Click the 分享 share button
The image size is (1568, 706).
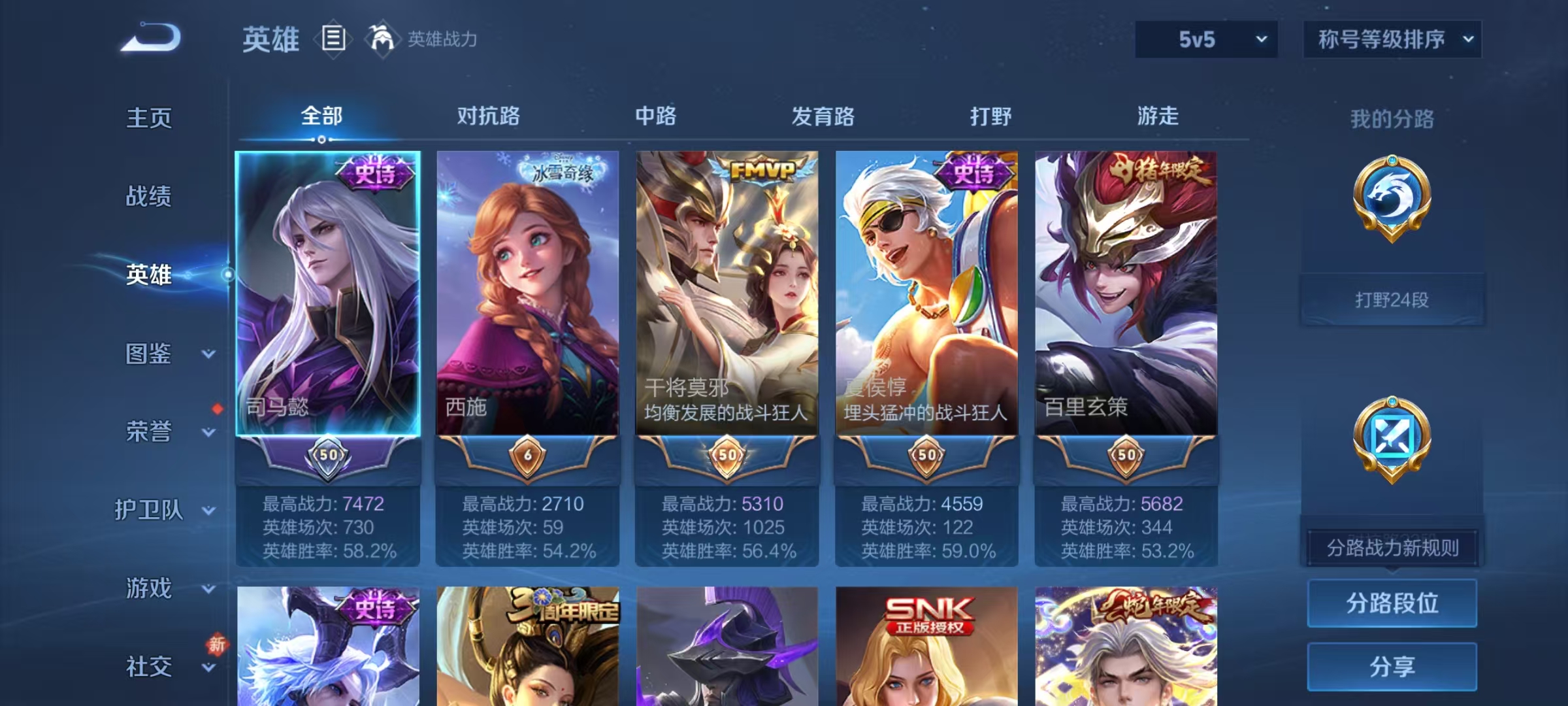(1392, 667)
